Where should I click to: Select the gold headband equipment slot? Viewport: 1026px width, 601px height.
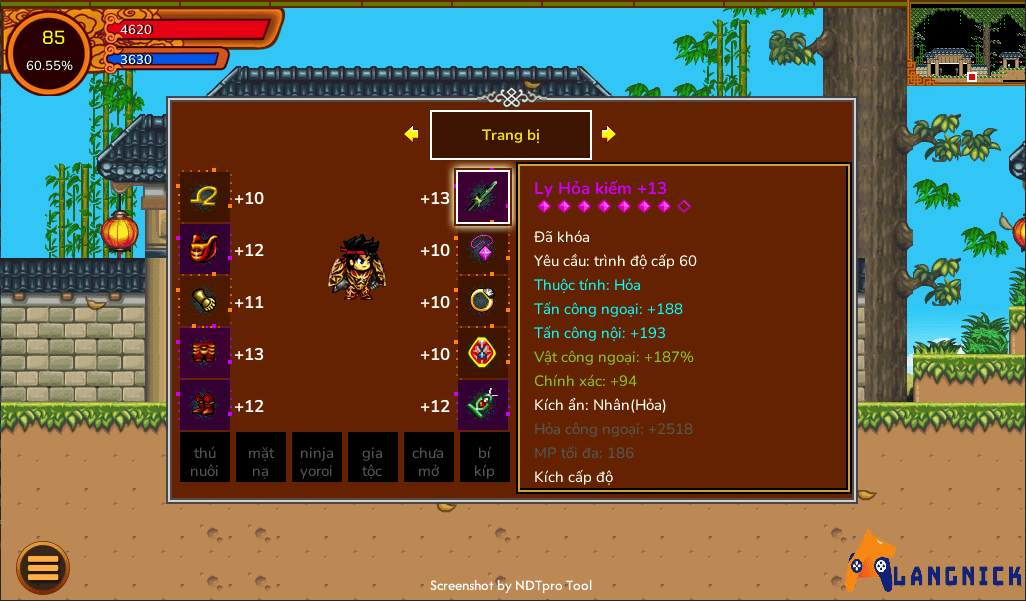point(205,198)
